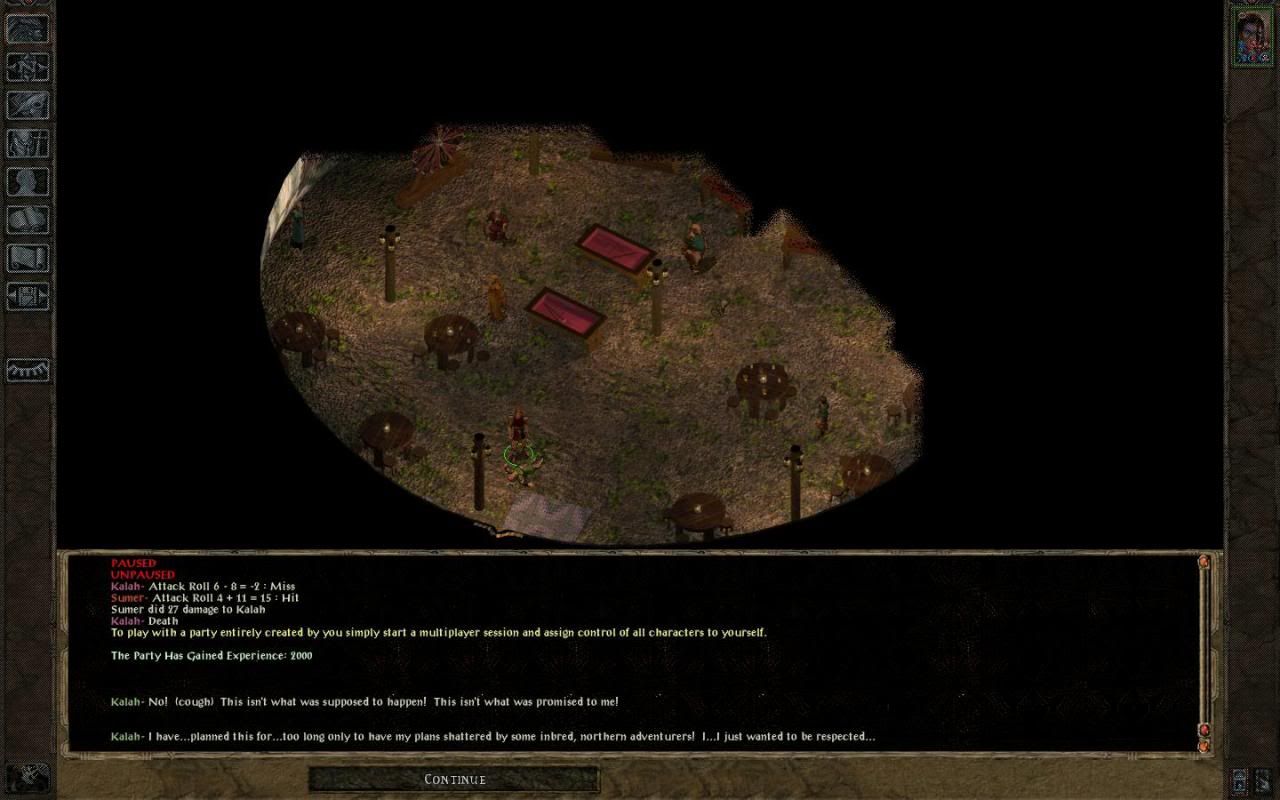1280x800 pixels.
Task: Open the inventory icon with armor figure
Action: (27, 142)
